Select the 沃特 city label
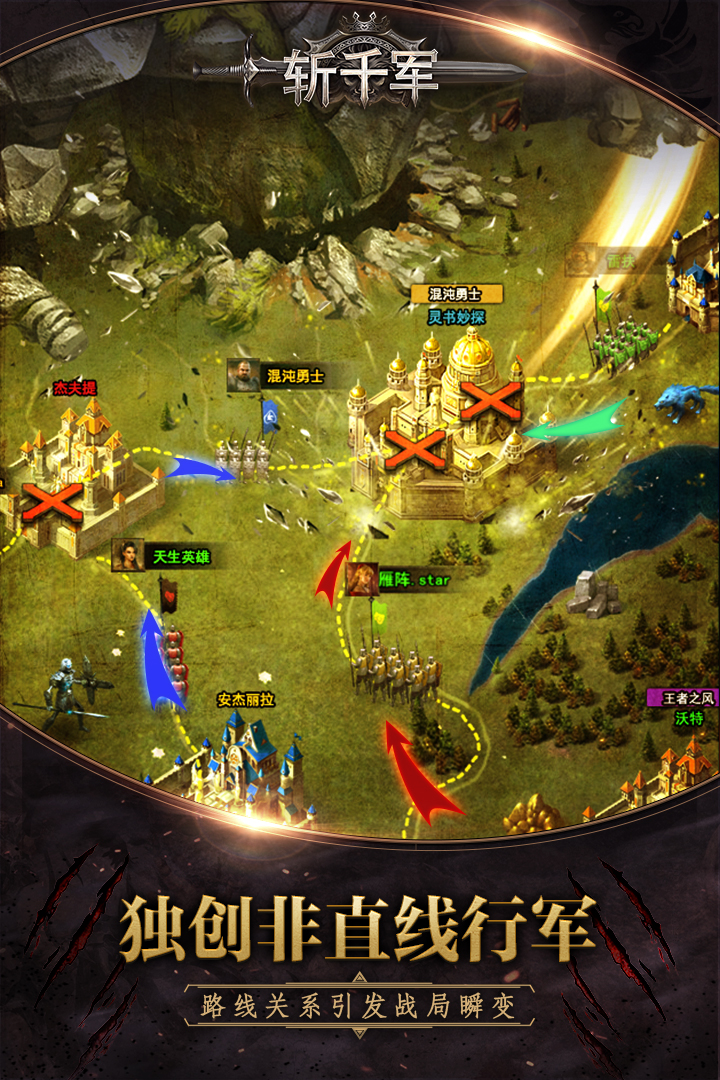The width and height of the screenshot is (720, 1080). [689, 718]
